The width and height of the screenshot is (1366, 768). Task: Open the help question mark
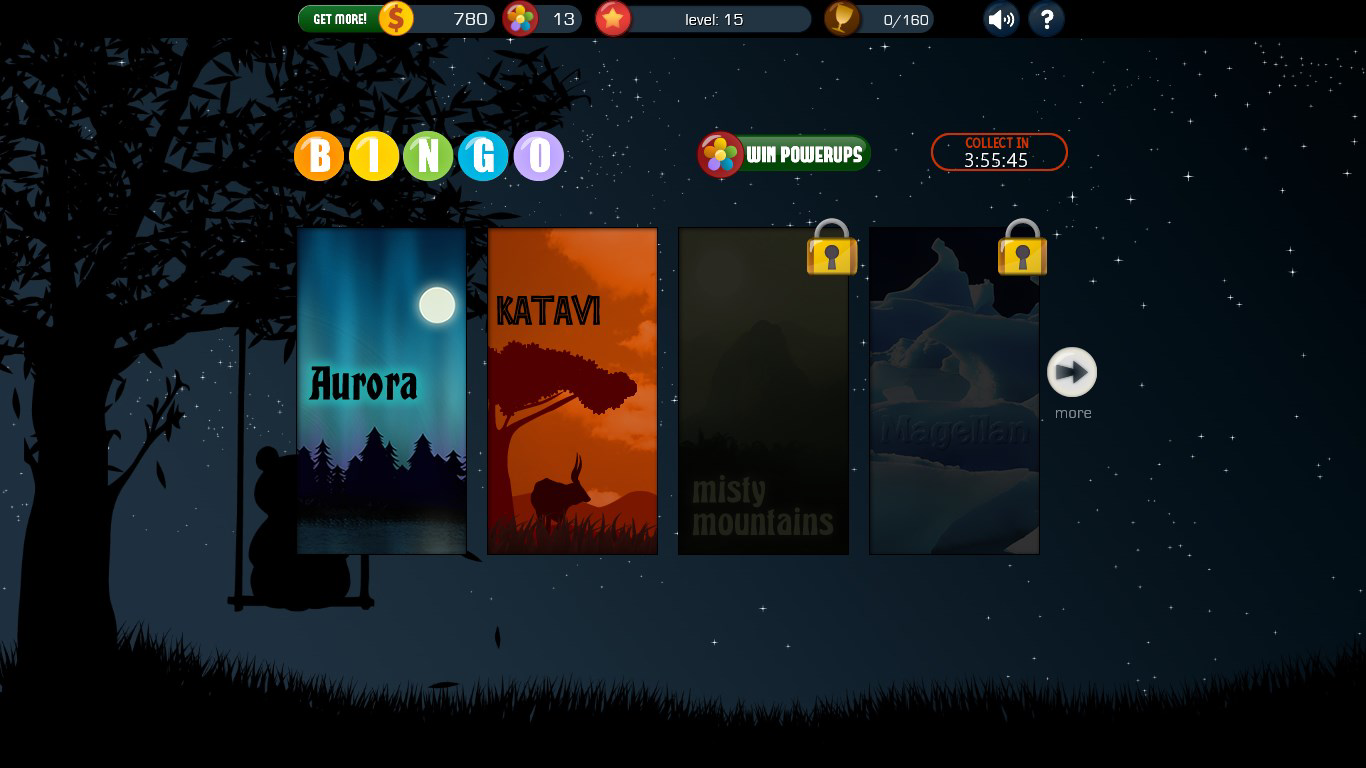[1046, 19]
